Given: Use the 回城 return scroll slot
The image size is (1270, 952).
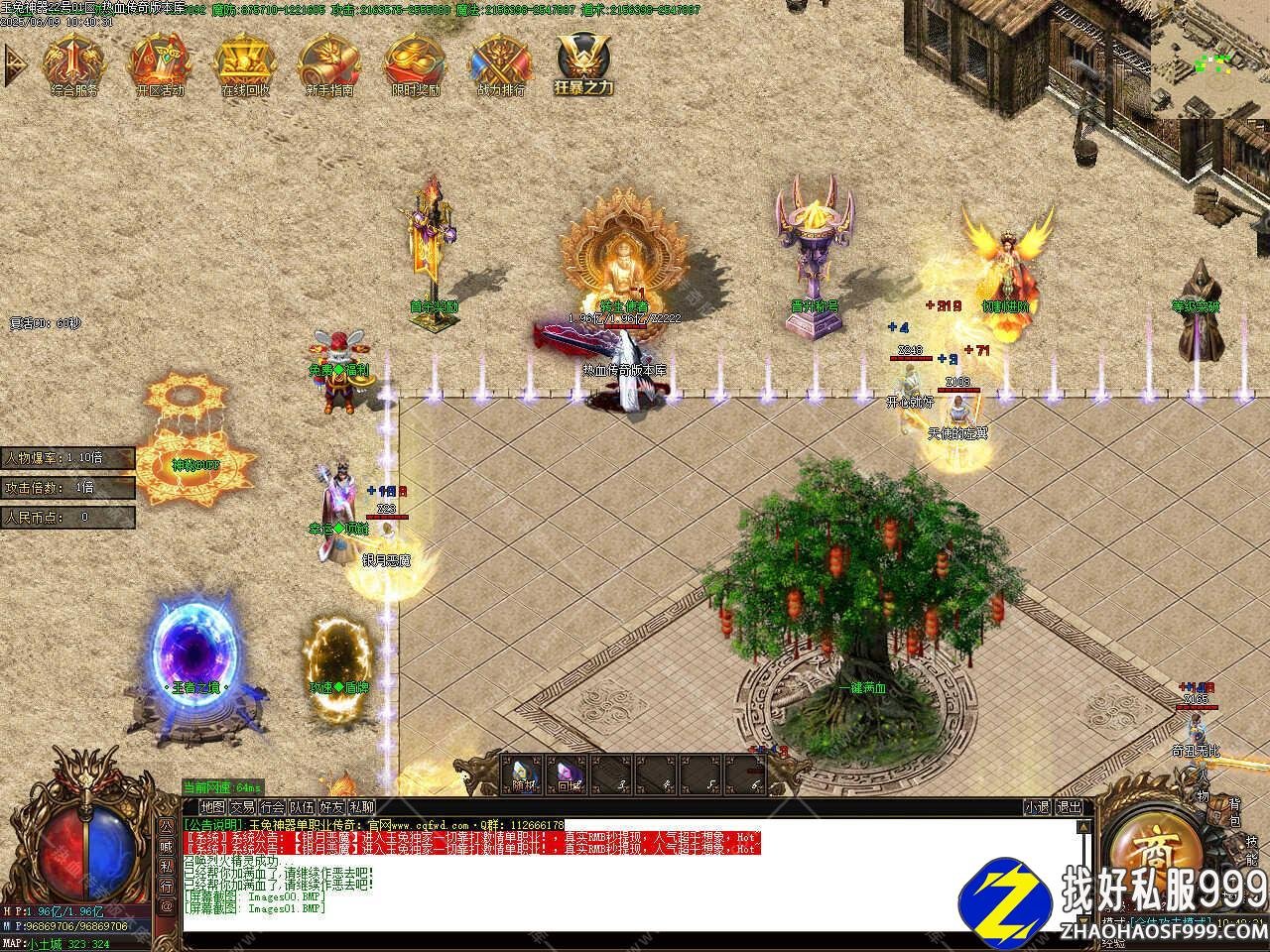Looking at the screenshot, I should [569, 774].
